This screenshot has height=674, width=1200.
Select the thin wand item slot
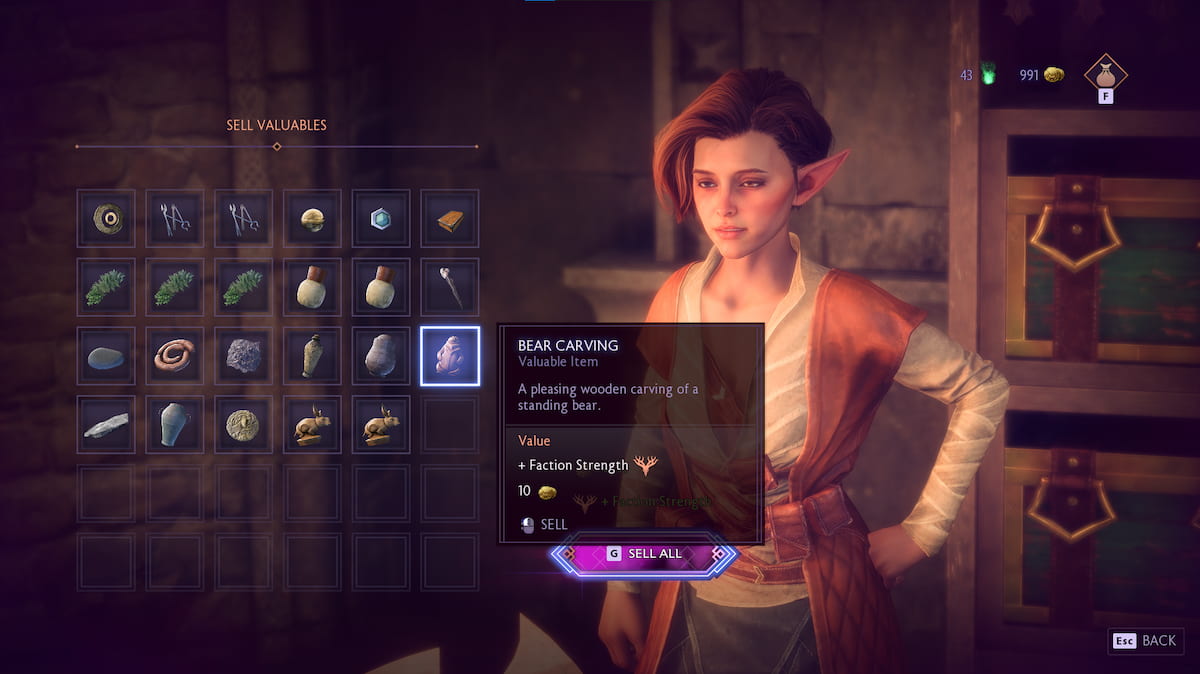point(450,287)
